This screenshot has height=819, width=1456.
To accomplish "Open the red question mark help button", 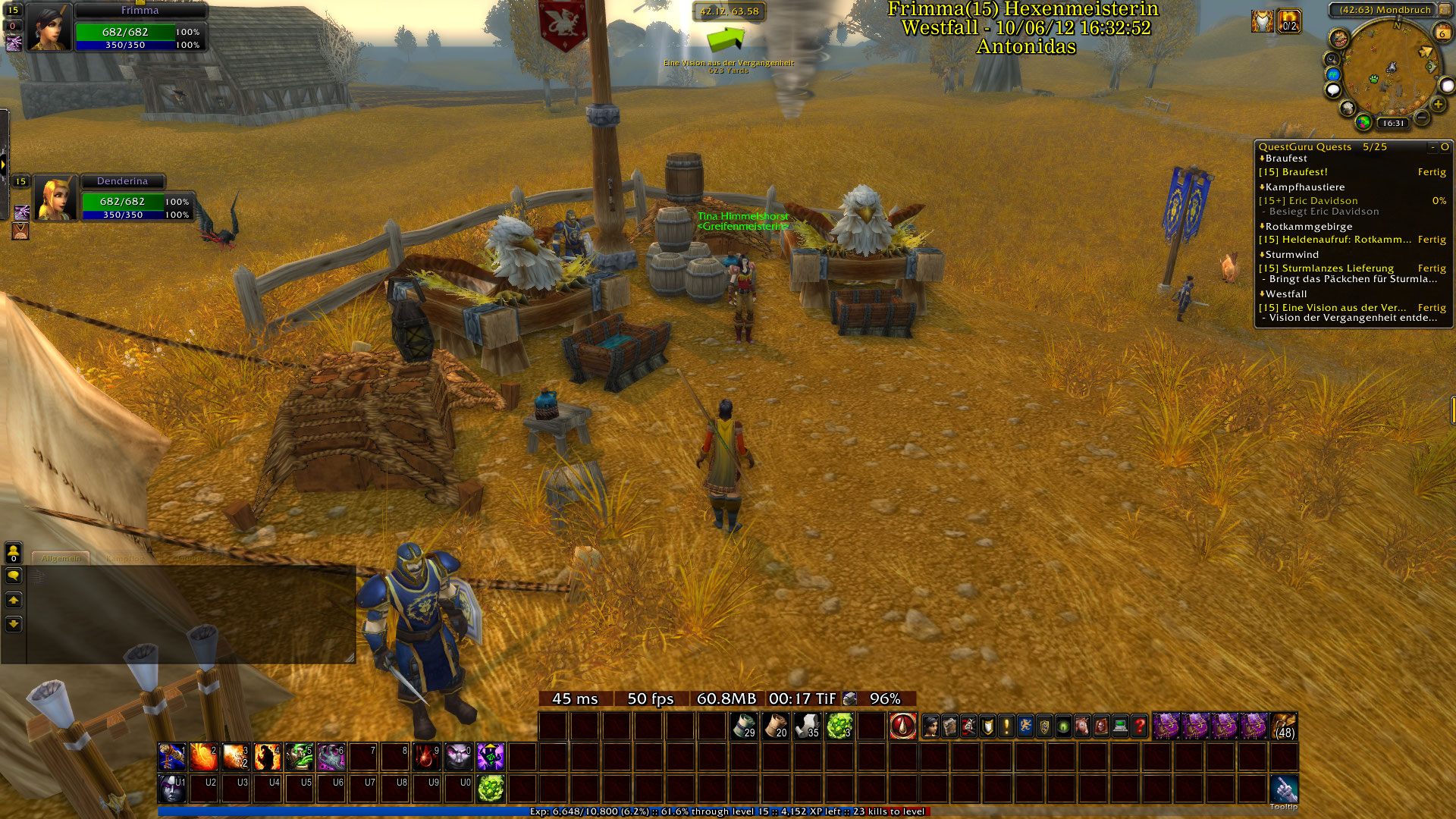I will [1139, 726].
